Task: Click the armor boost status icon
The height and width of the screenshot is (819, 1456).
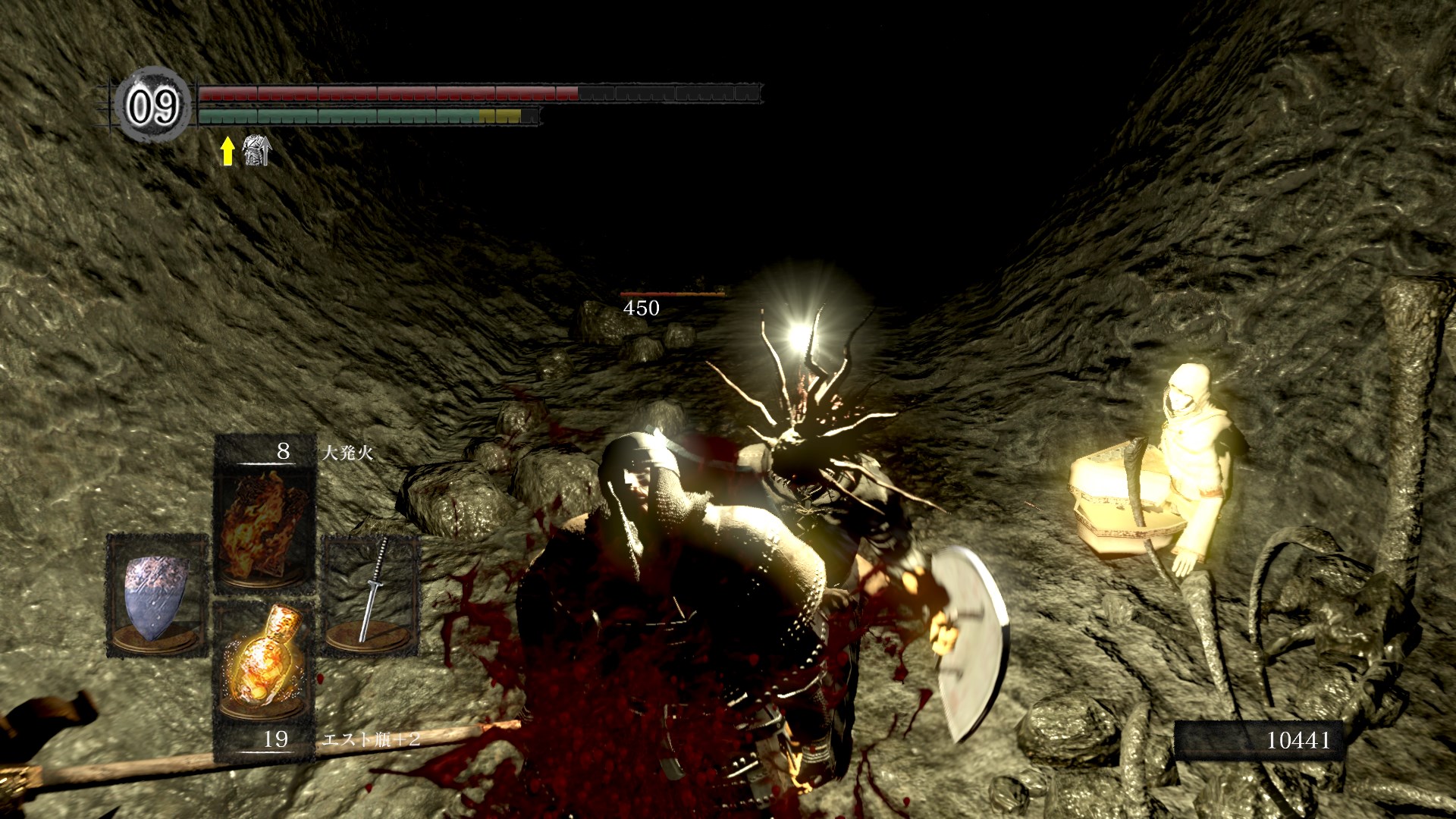Action: (256, 150)
